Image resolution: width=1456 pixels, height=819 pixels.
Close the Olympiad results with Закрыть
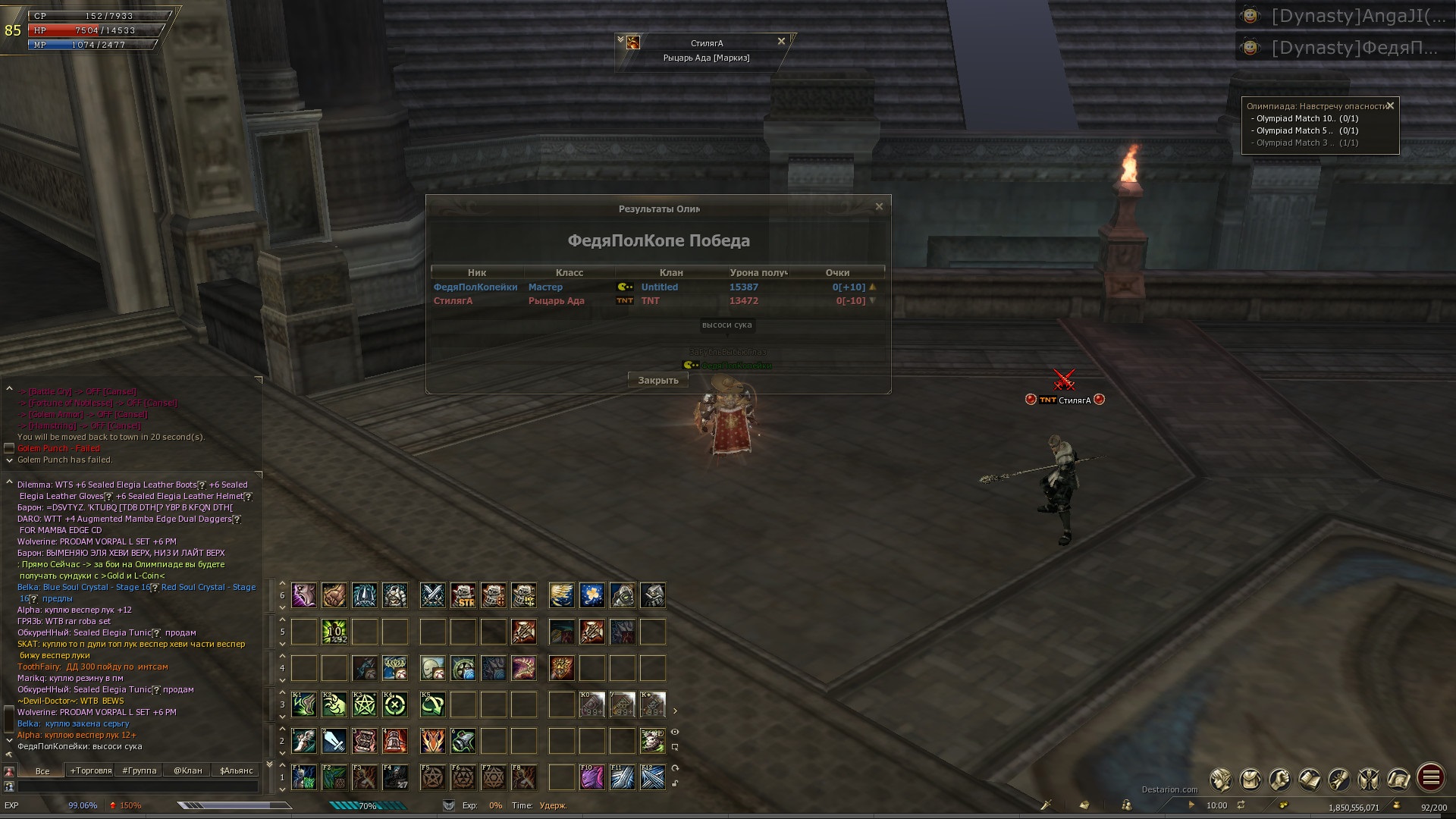657,381
